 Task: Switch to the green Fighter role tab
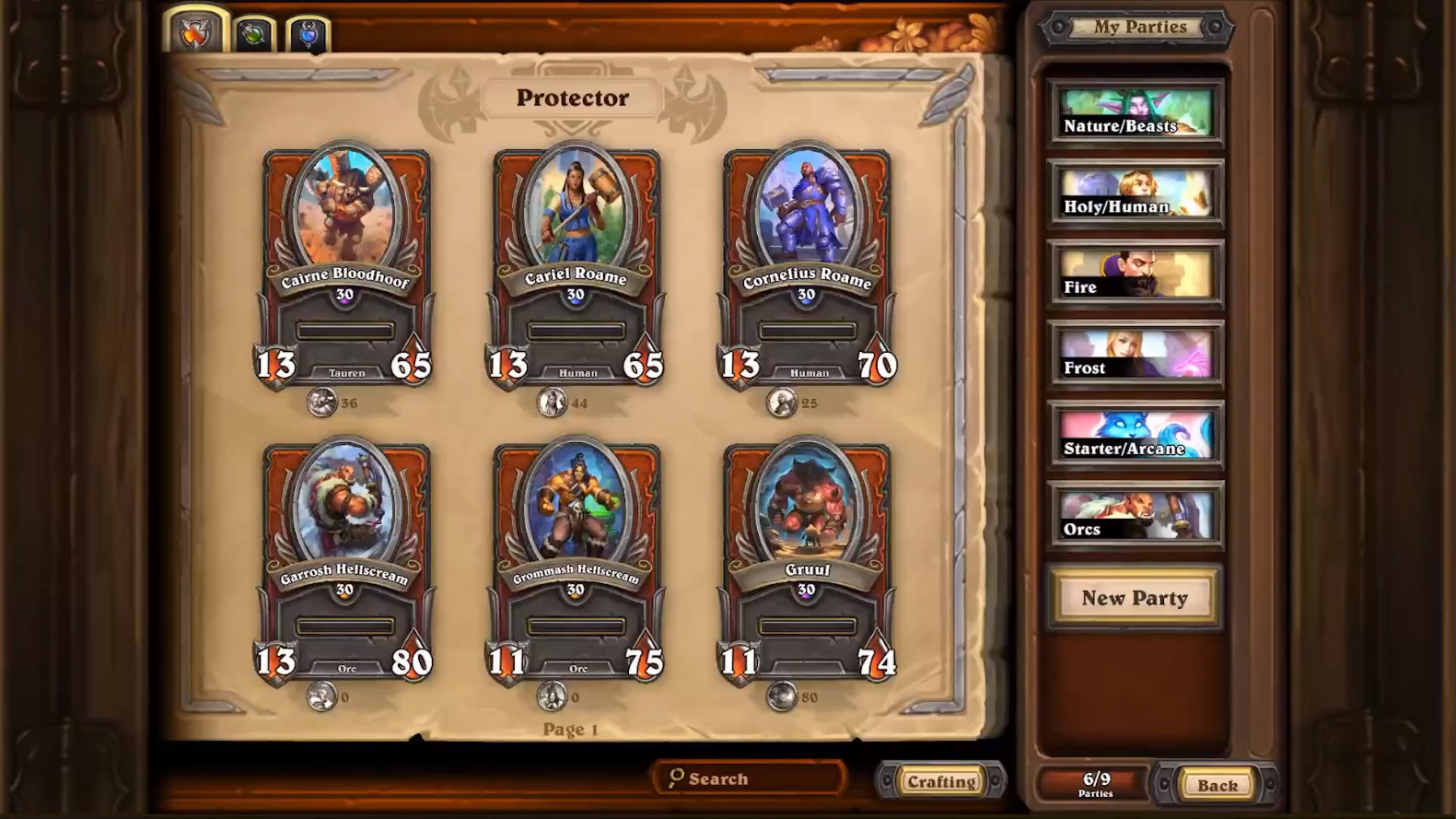coord(253,35)
